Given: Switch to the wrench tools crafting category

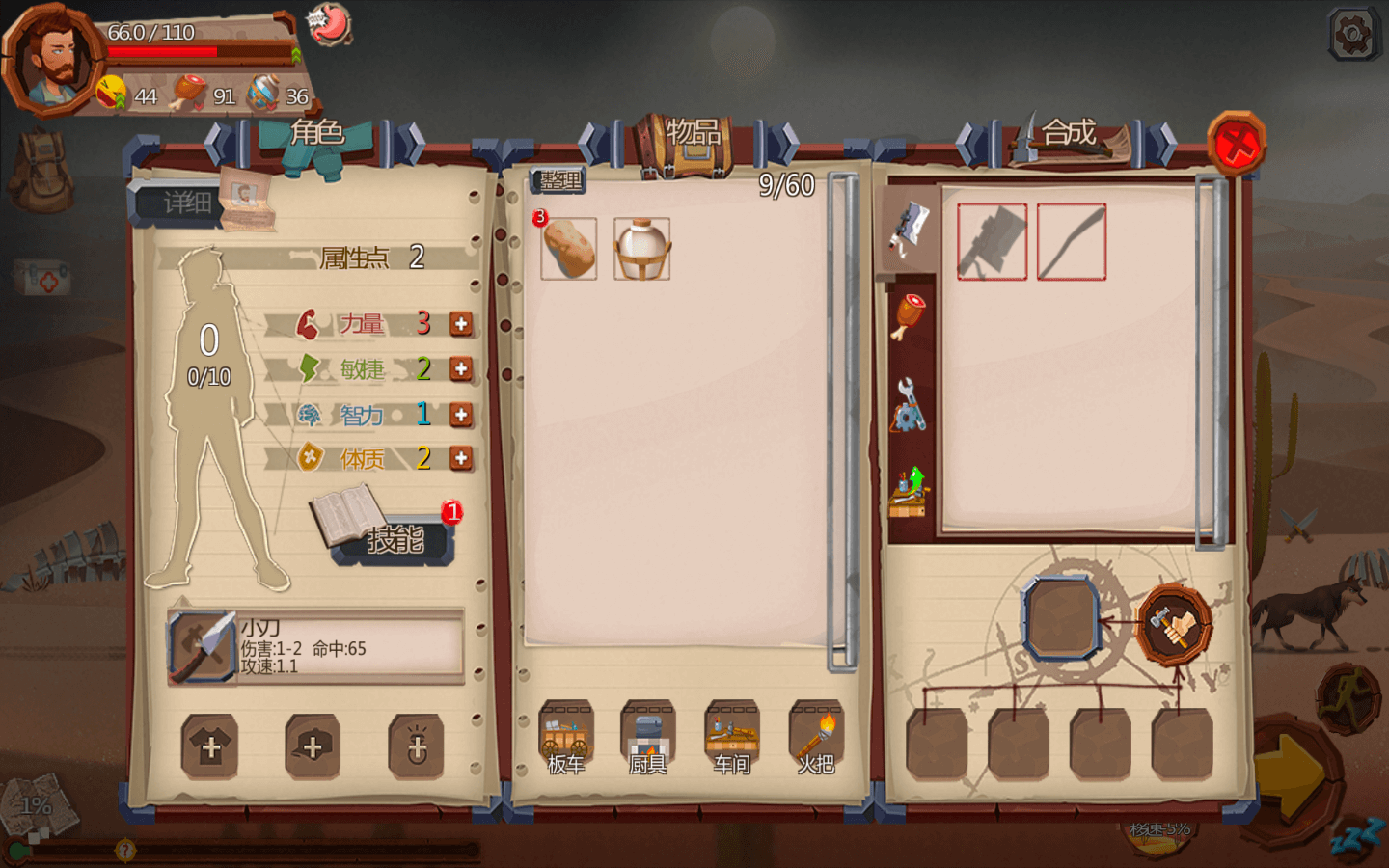Looking at the screenshot, I should click(909, 406).
